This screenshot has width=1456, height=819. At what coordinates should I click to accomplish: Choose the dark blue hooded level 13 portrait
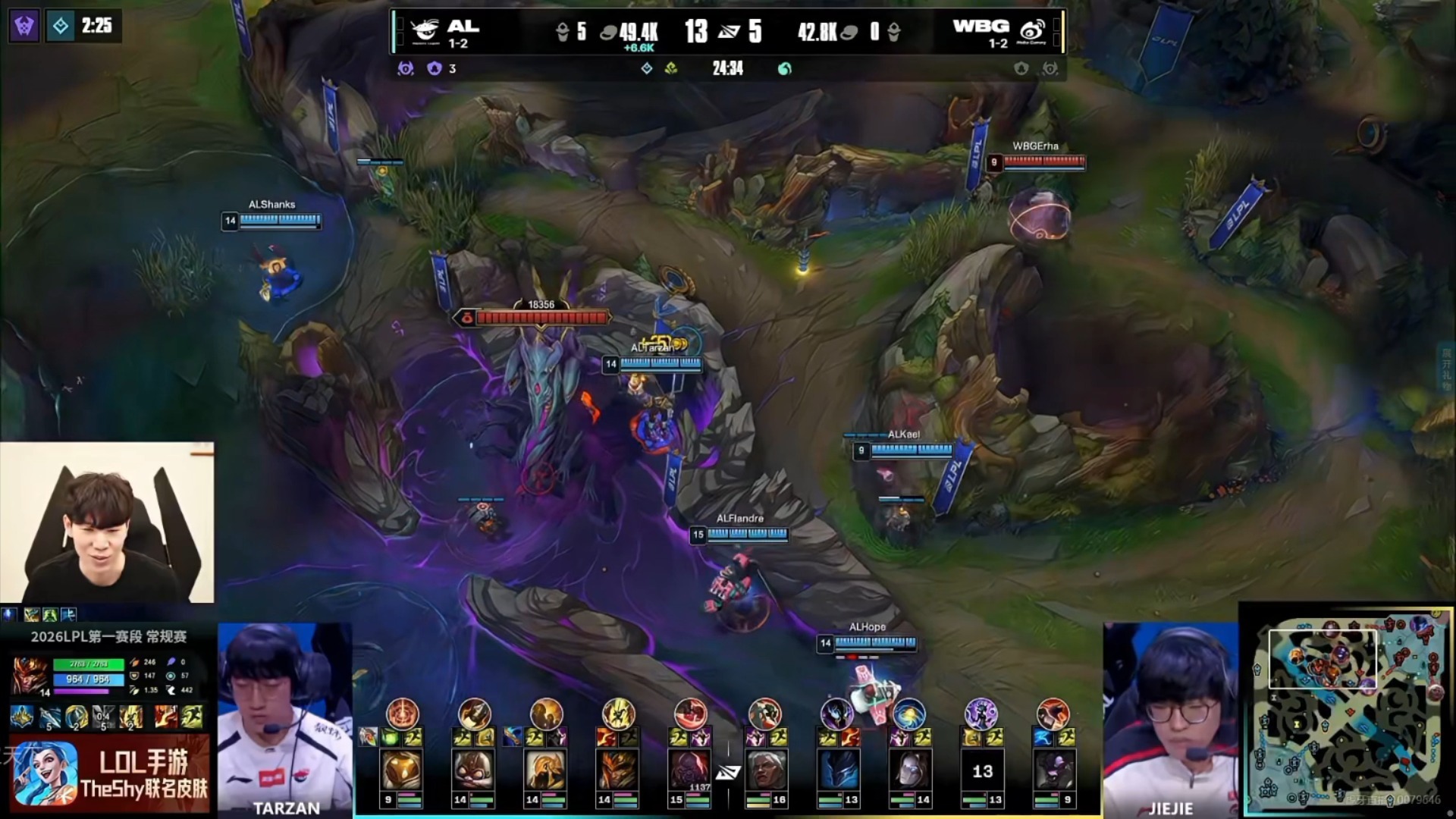pos(838,770)
